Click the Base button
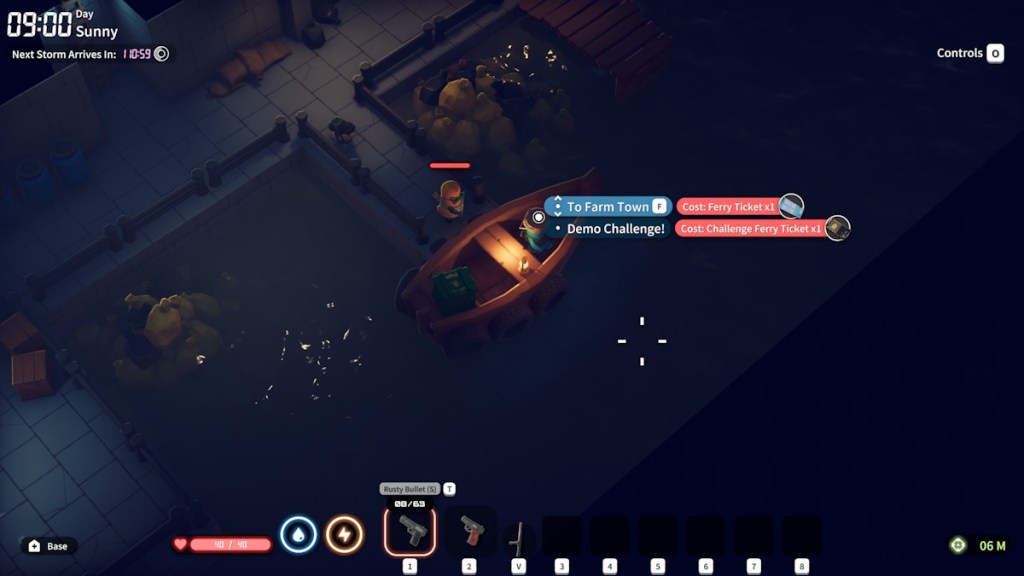1024x576 pixels. coord(49,546)
